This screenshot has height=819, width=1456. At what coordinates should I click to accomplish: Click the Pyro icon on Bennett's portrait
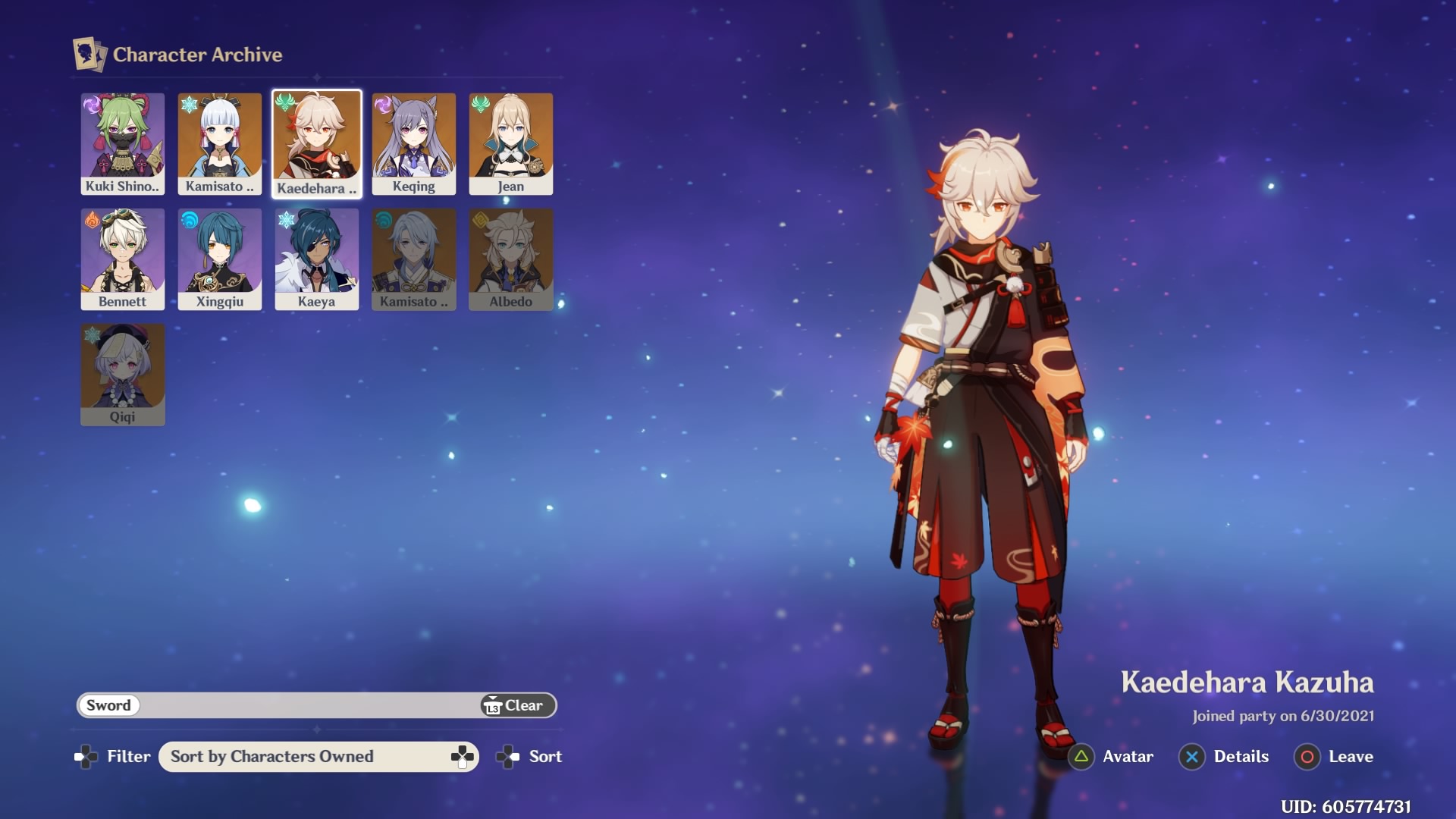93,219
